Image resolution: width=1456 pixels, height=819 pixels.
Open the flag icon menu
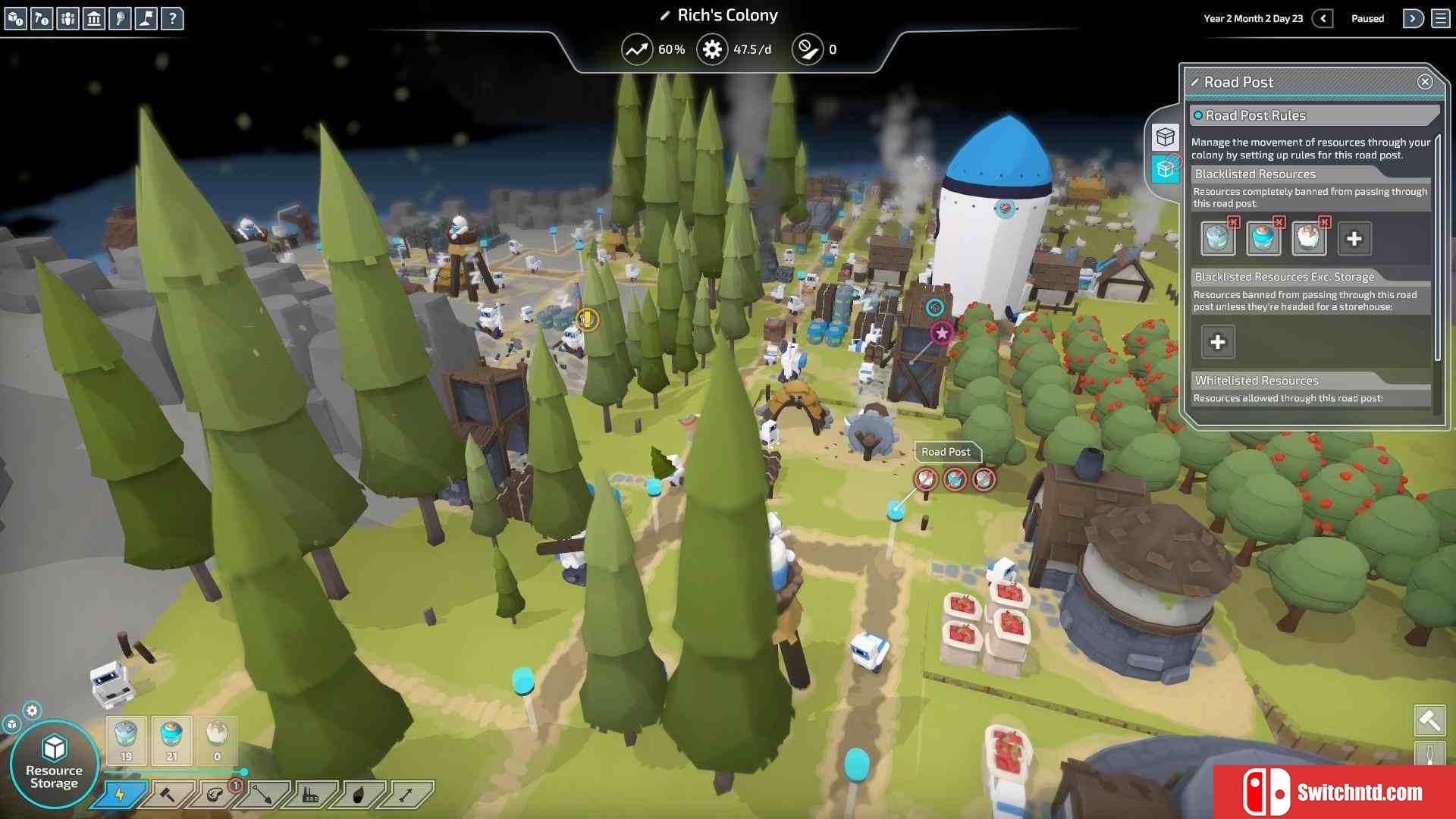(146, 18)
